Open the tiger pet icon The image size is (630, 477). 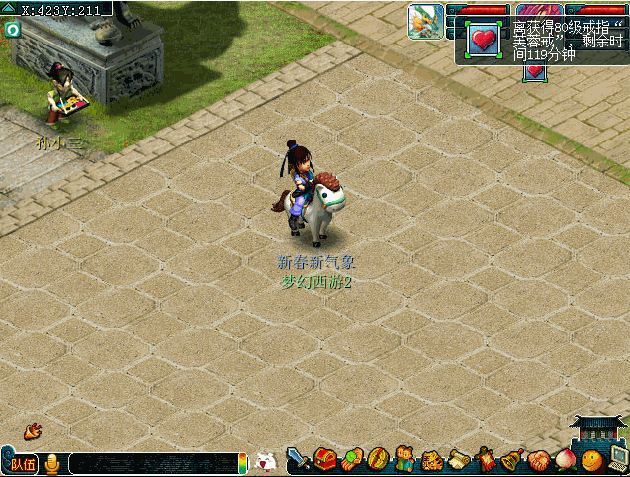[x=432, y=461]
